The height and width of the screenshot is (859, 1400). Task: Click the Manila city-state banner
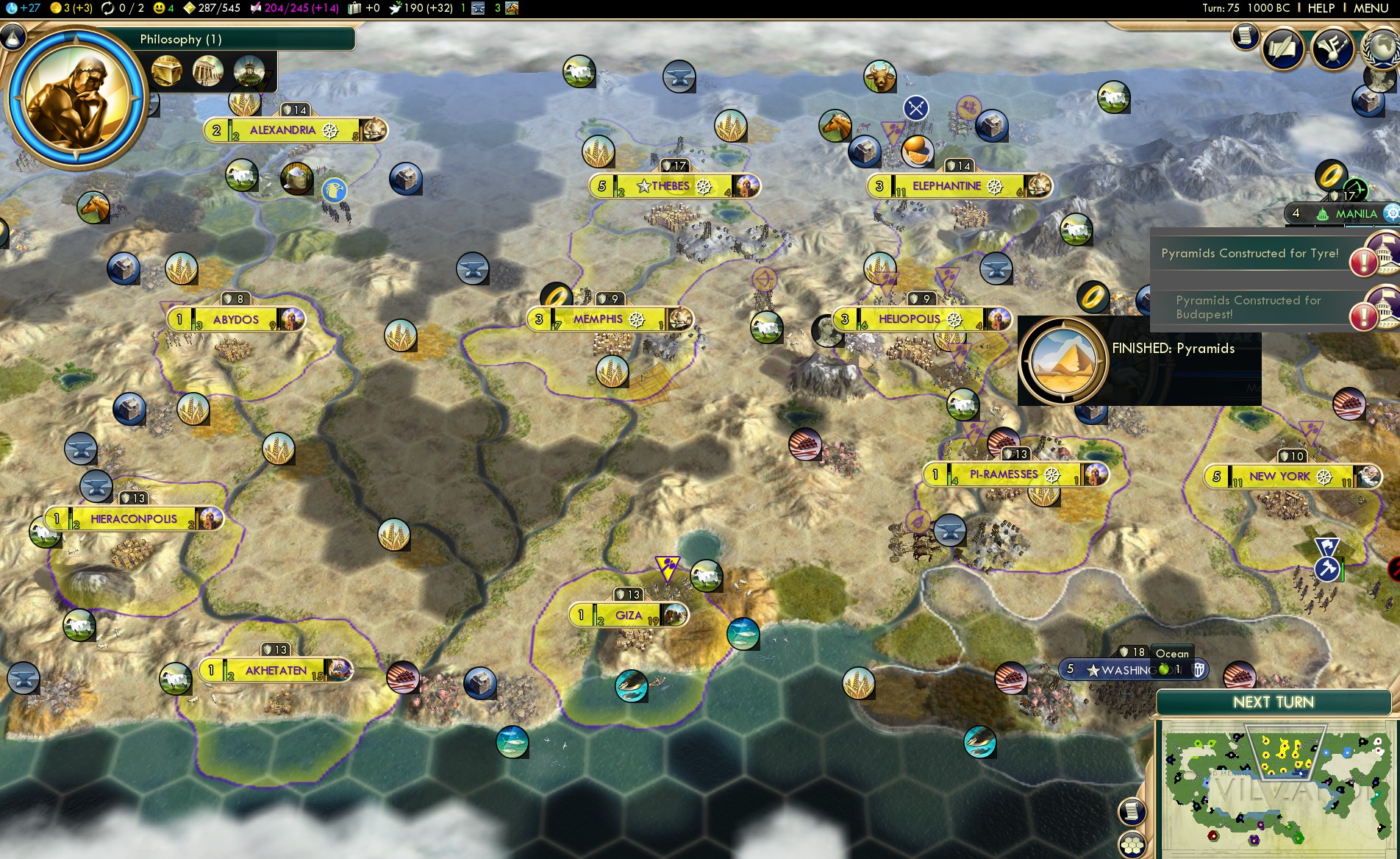1344,214
